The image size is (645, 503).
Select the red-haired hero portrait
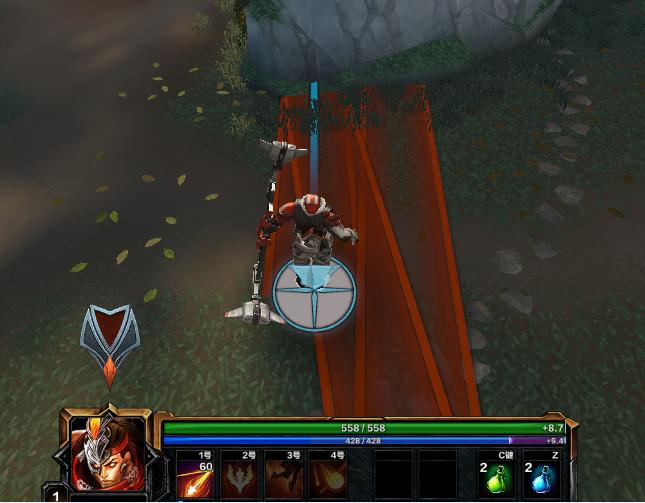point(106,452)
